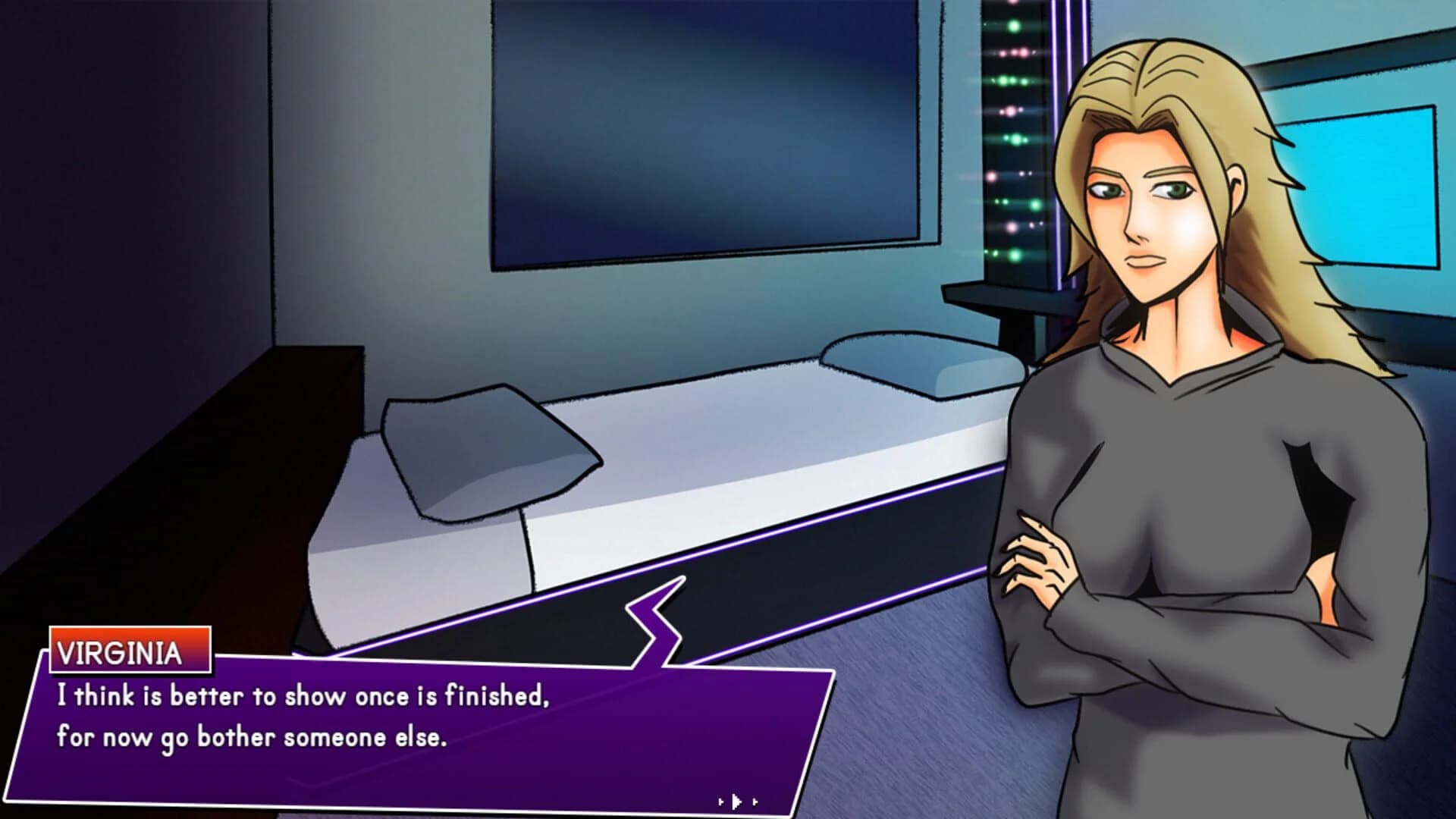Click the large center arrow glyph
This screenshot has width=1456, height=819.
[737, 801]
